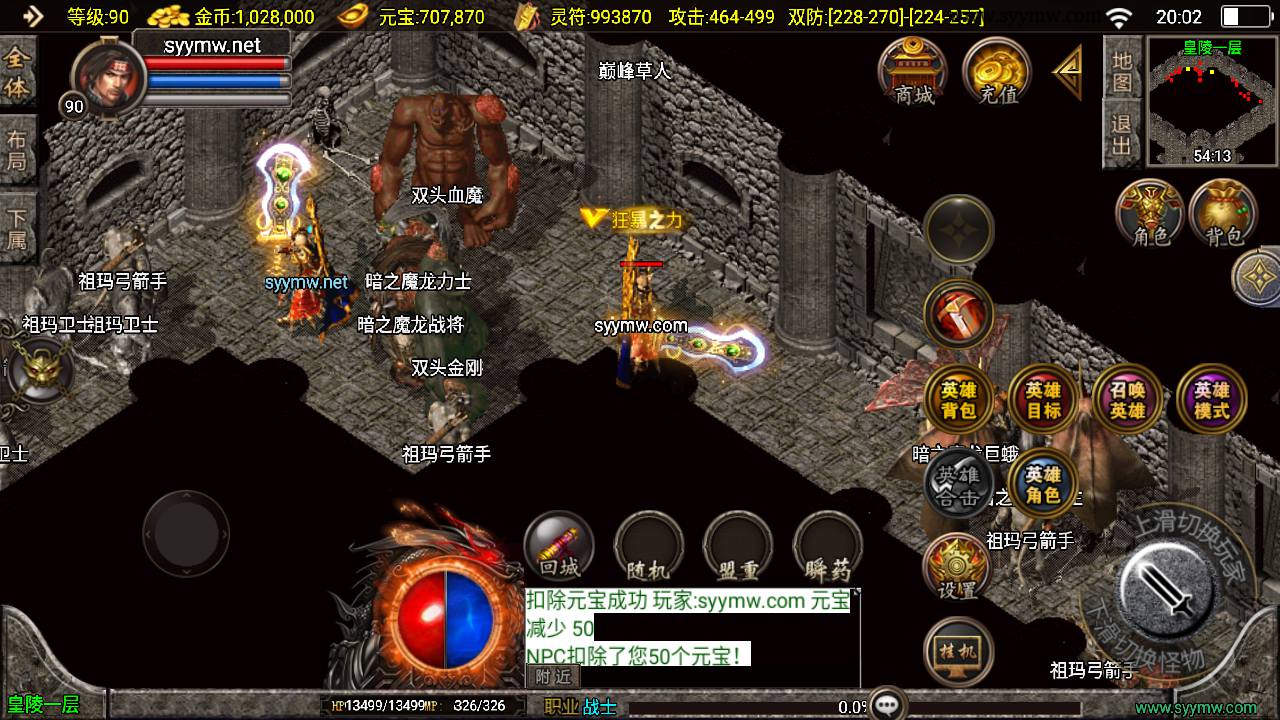Image resolution: width=1280 pixels, height=720 pixels.
Task: Trigger the 英雄合击 combo skill
Action: pos(958,485)
